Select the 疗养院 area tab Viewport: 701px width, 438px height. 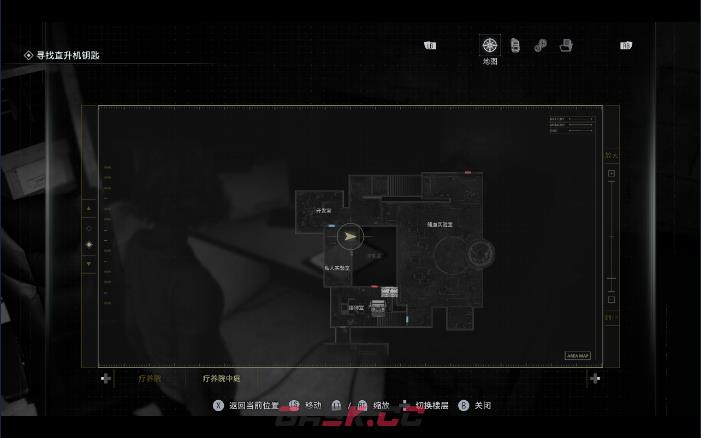point(149,378)
